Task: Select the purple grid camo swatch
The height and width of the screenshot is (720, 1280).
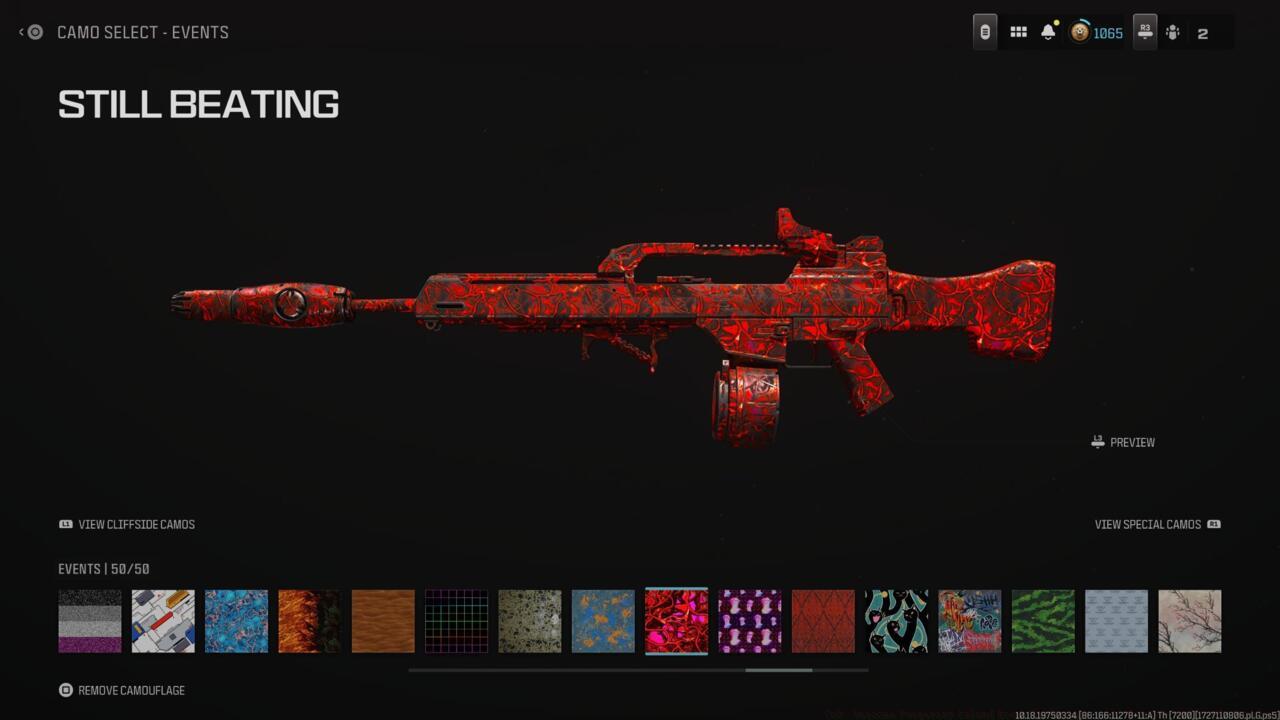Action: (456, 620)
